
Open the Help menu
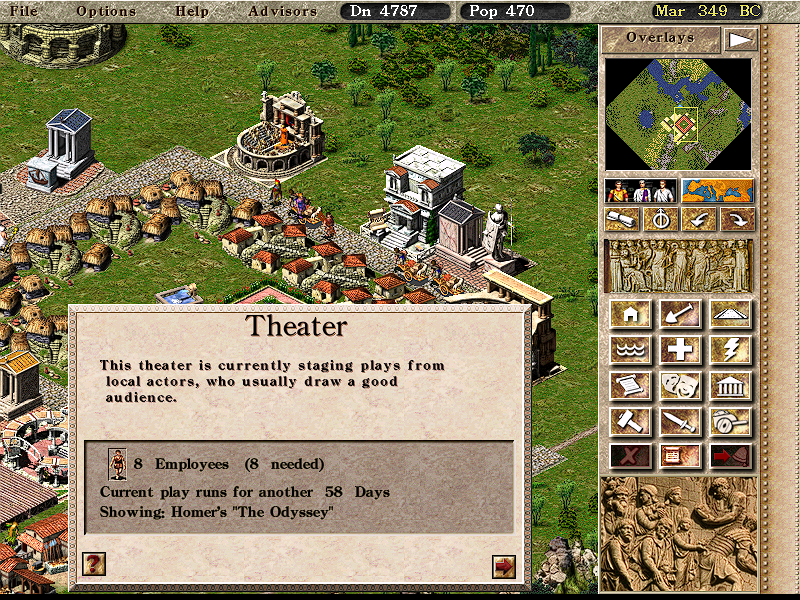pos(192,11)
